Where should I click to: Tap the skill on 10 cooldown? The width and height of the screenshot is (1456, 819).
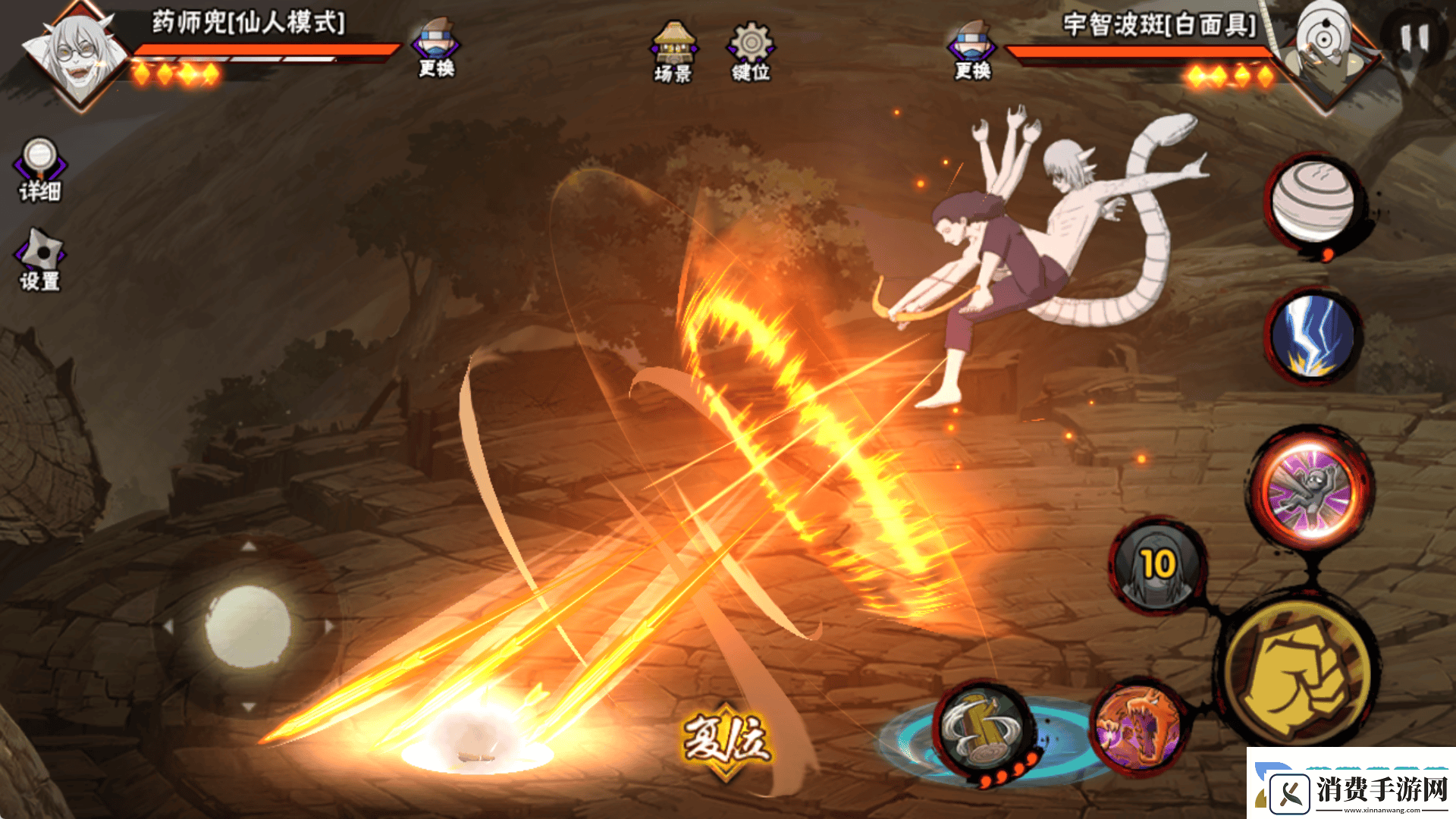tap(1157, 566)
